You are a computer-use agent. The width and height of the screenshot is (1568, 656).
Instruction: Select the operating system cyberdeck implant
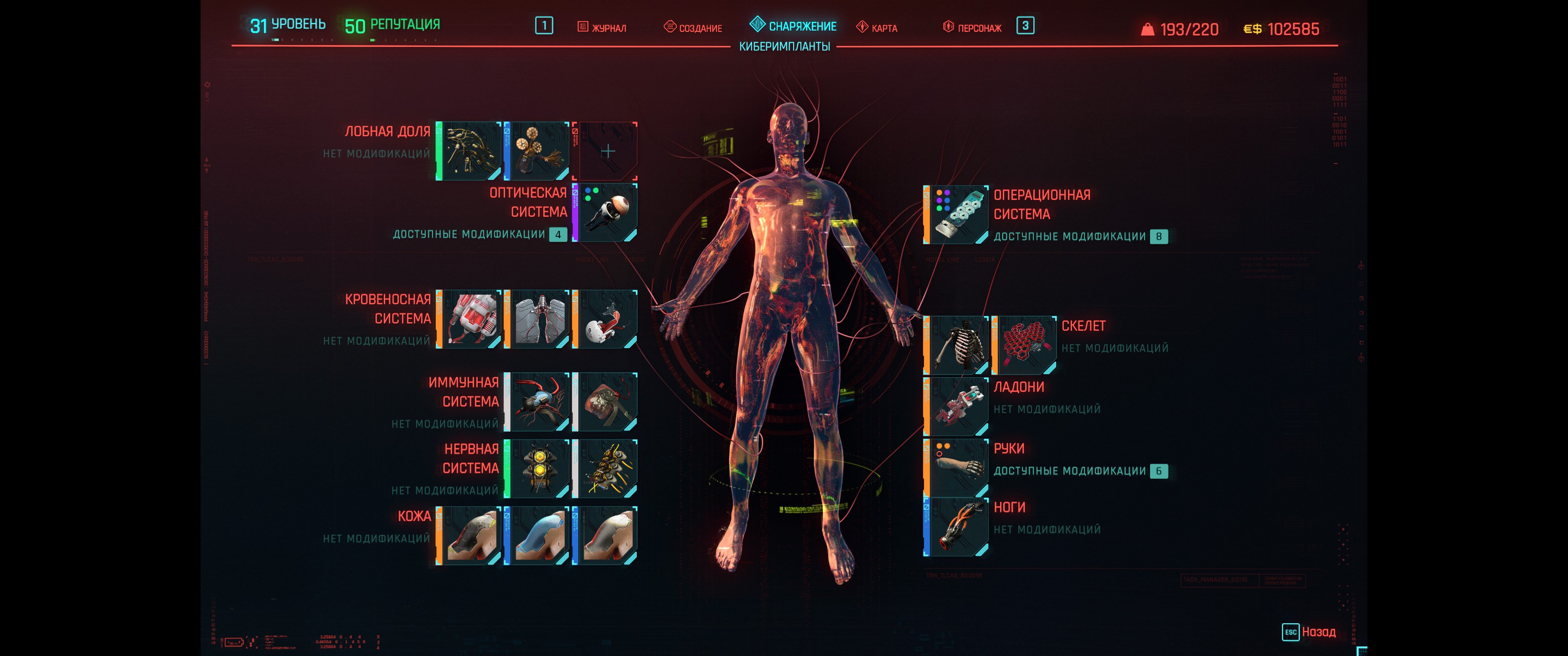[x=958, y=215]
